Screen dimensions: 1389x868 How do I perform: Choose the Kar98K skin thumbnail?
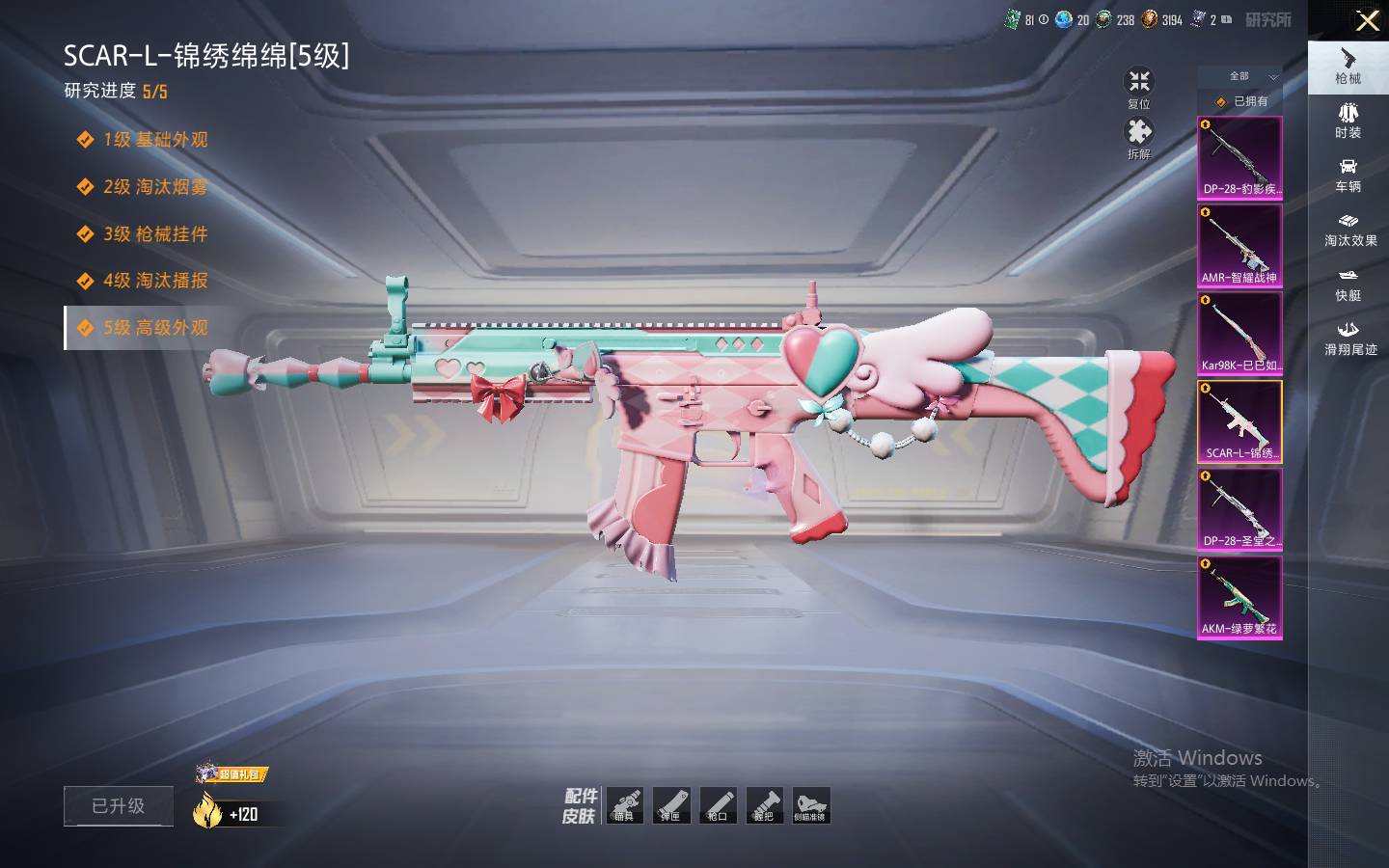[1239, 333]
